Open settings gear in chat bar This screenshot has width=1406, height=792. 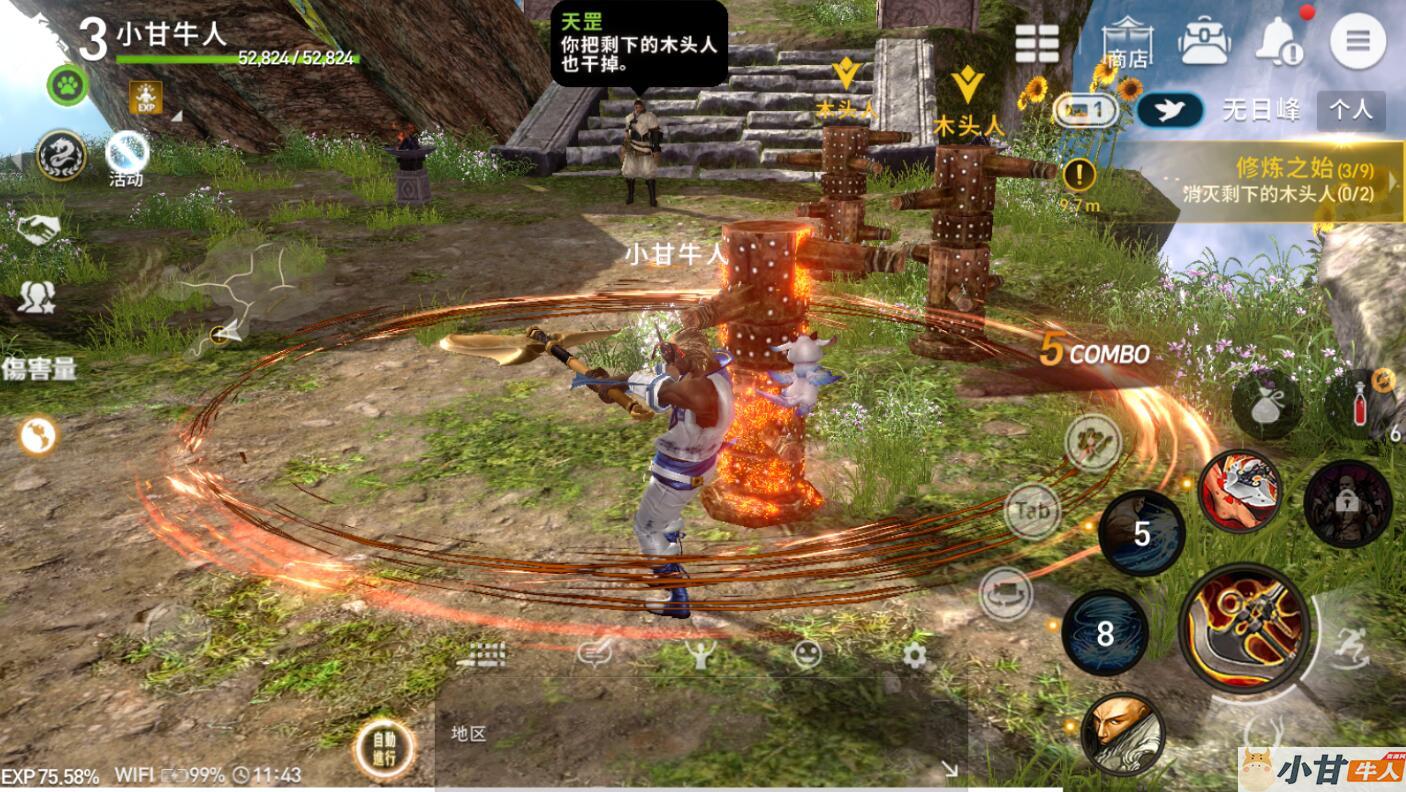click(x=914, y=656)
